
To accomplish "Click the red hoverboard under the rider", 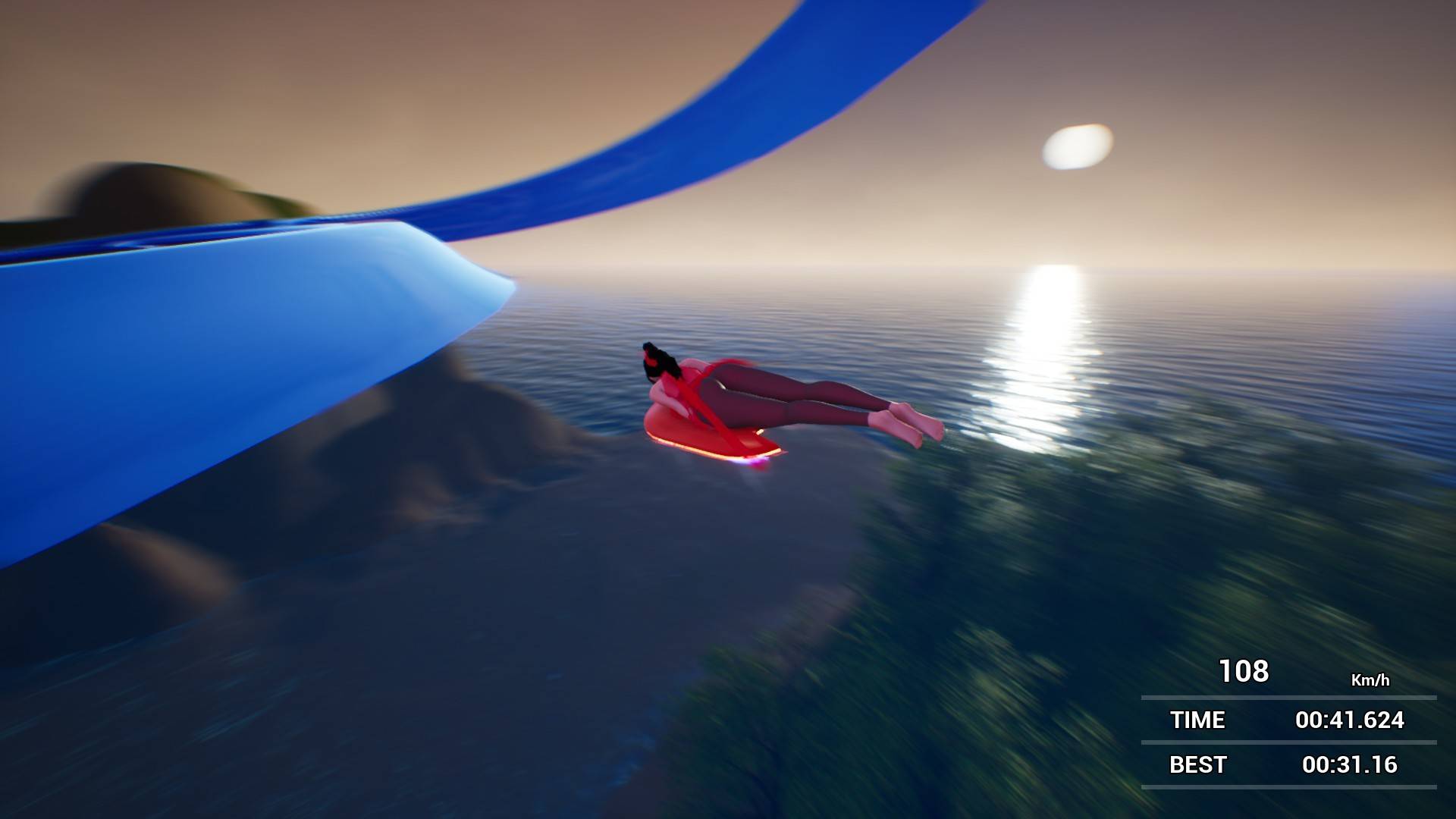I will click(713, 440).
